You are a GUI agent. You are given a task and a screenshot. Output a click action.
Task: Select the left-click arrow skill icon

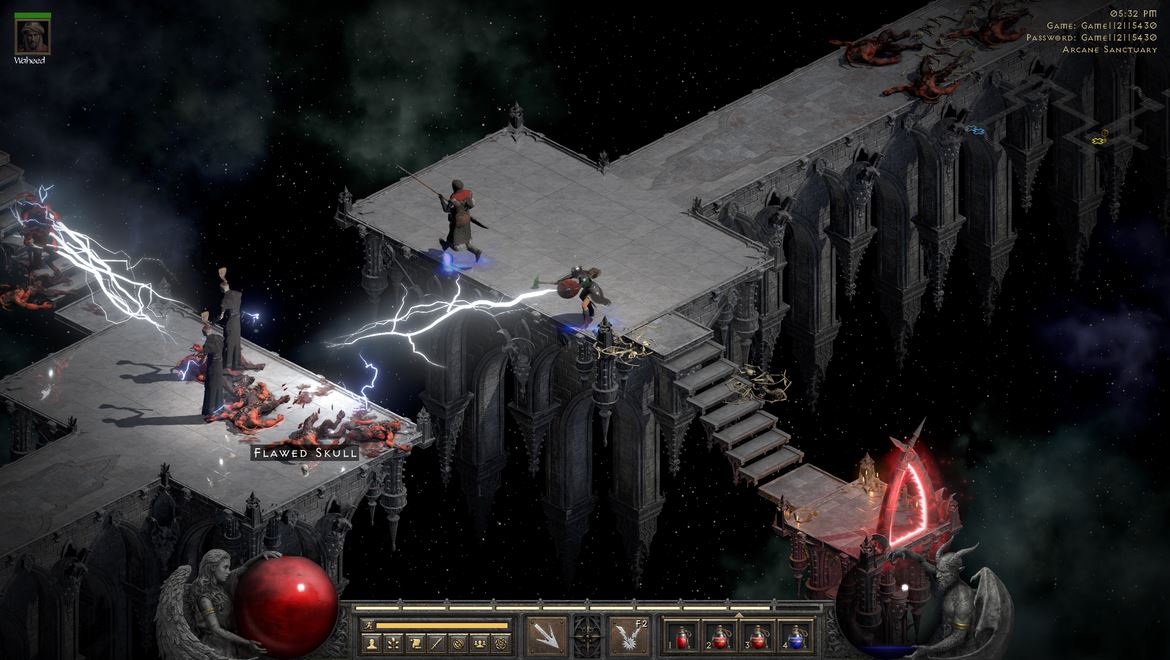[x=546, y=636]
